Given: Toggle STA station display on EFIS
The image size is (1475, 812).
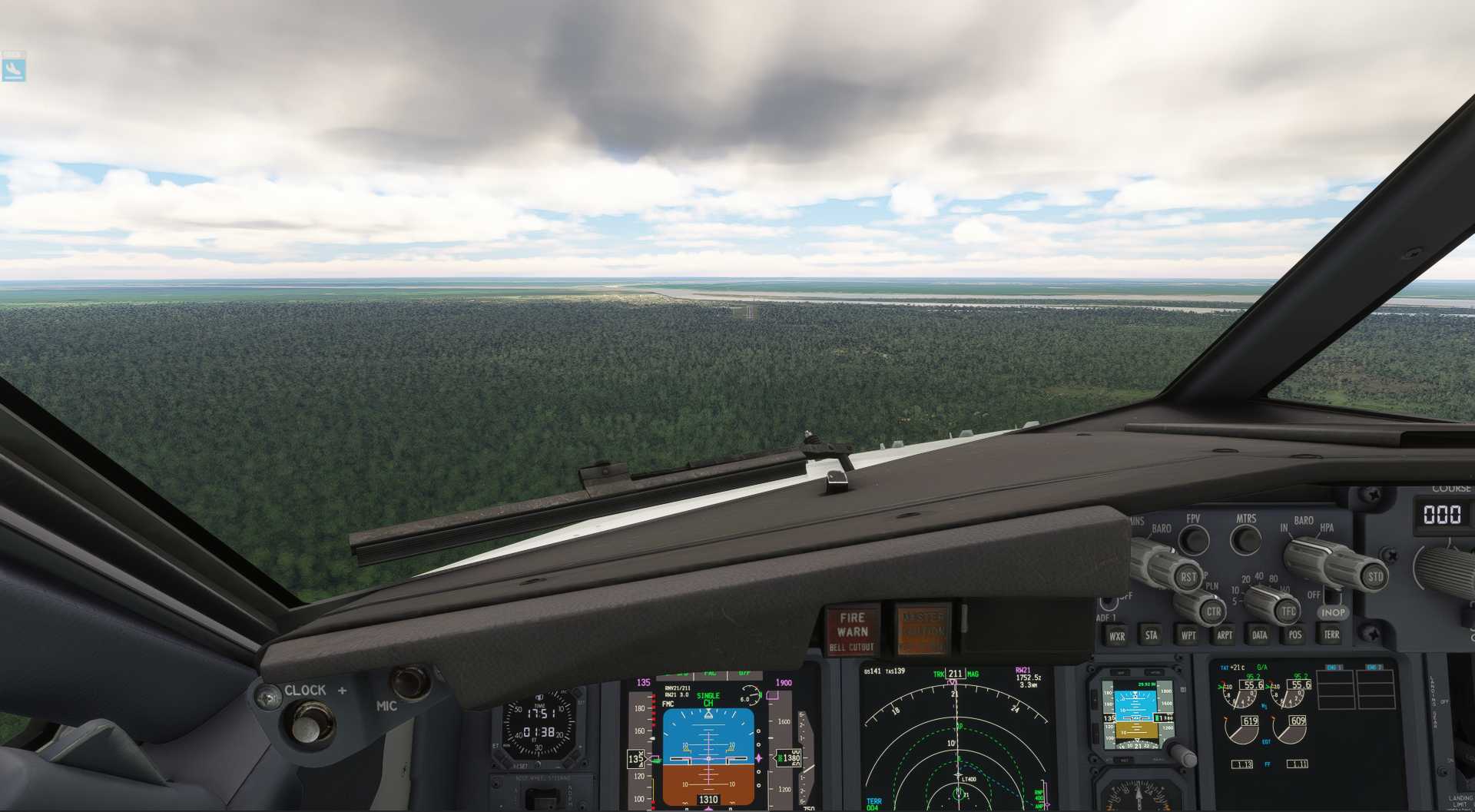Looking at the screenshot, I should [1151, 635].
